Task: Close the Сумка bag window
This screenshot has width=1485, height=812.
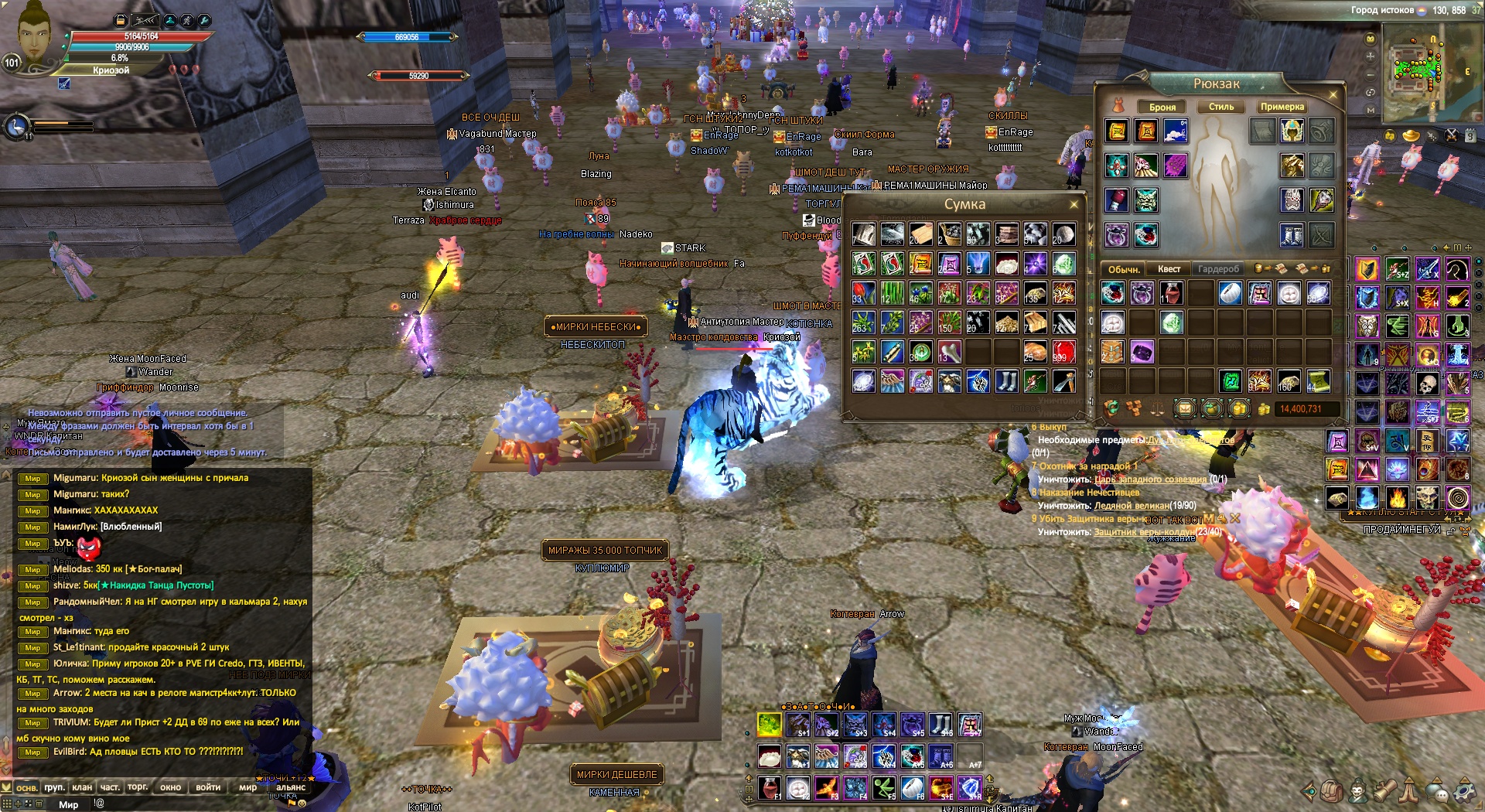Action: (x=1074, y=204)
